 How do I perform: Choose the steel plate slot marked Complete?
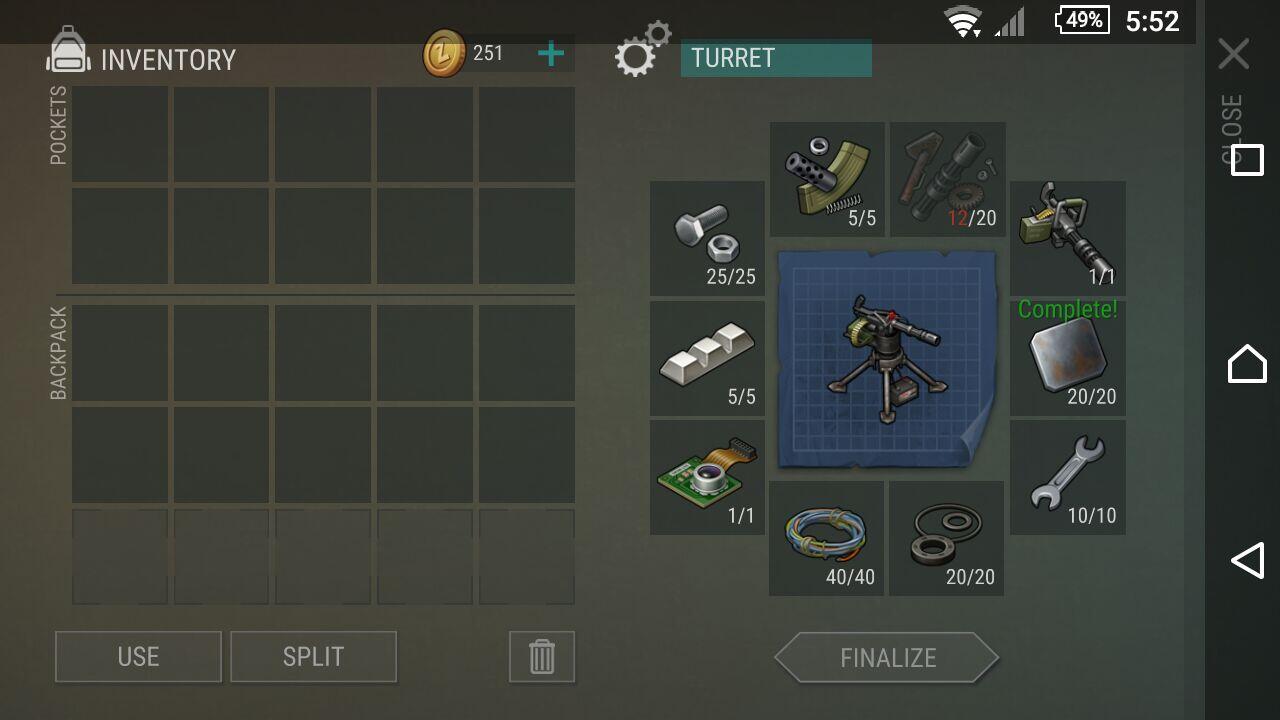(1067, 358)
